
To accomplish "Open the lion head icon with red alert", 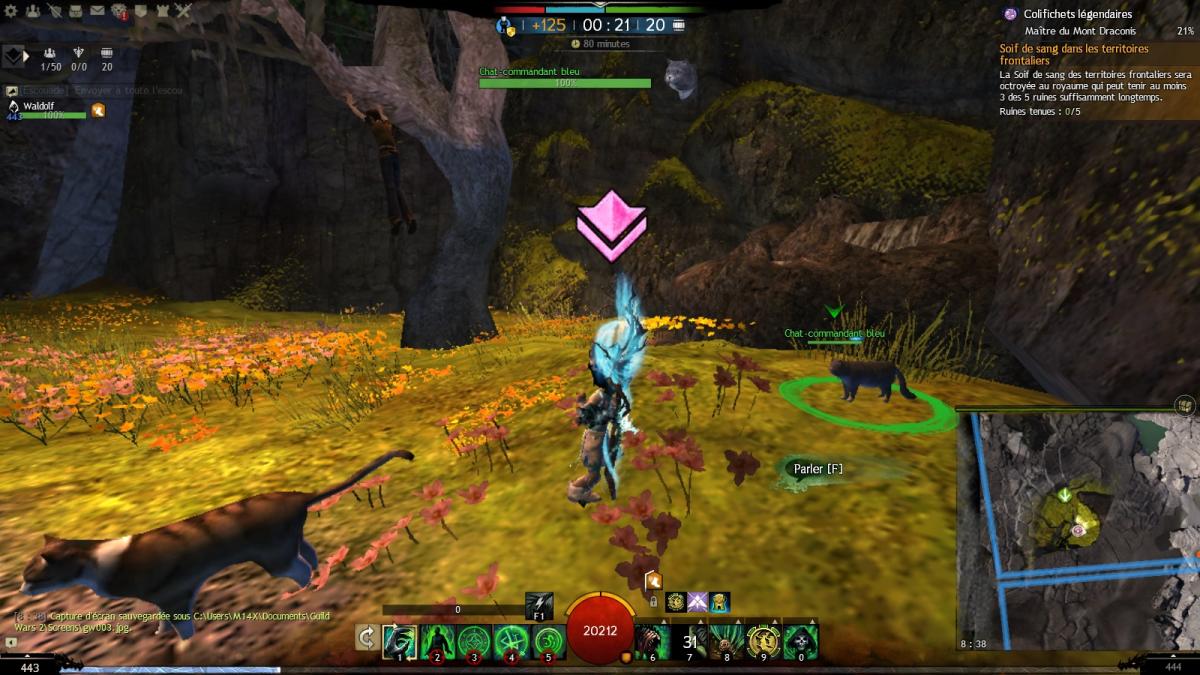I will click(x=118, y=11).
